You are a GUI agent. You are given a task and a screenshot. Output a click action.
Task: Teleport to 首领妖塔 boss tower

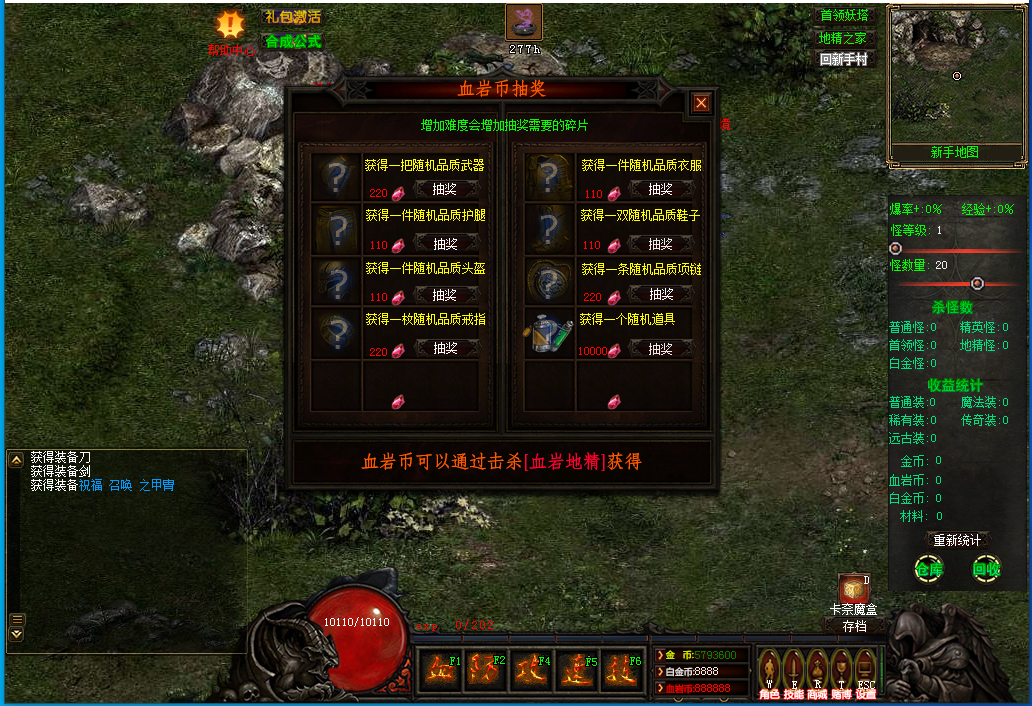pos(844,16)
